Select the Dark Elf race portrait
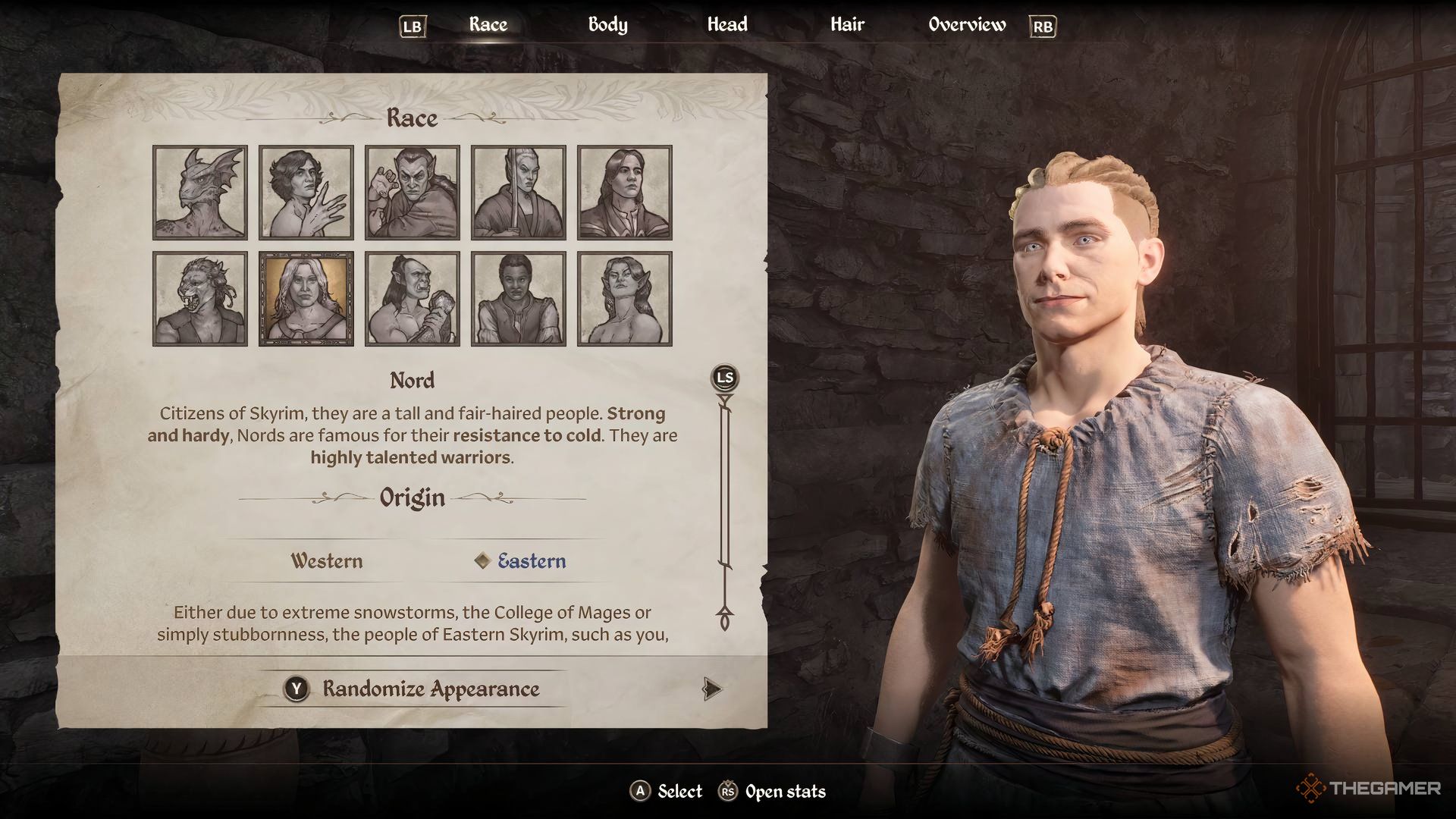This screenshot has width=1456, height=819. pyautogui.click(x=412, y=192)
